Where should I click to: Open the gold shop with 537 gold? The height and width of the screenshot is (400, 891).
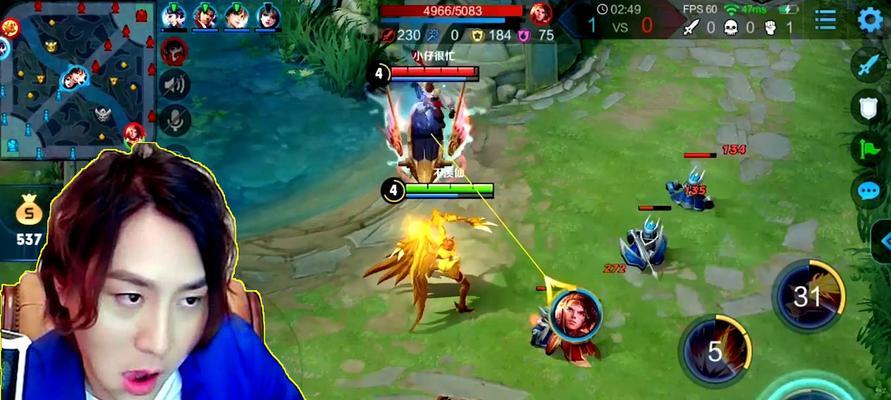tap(29, 220)
